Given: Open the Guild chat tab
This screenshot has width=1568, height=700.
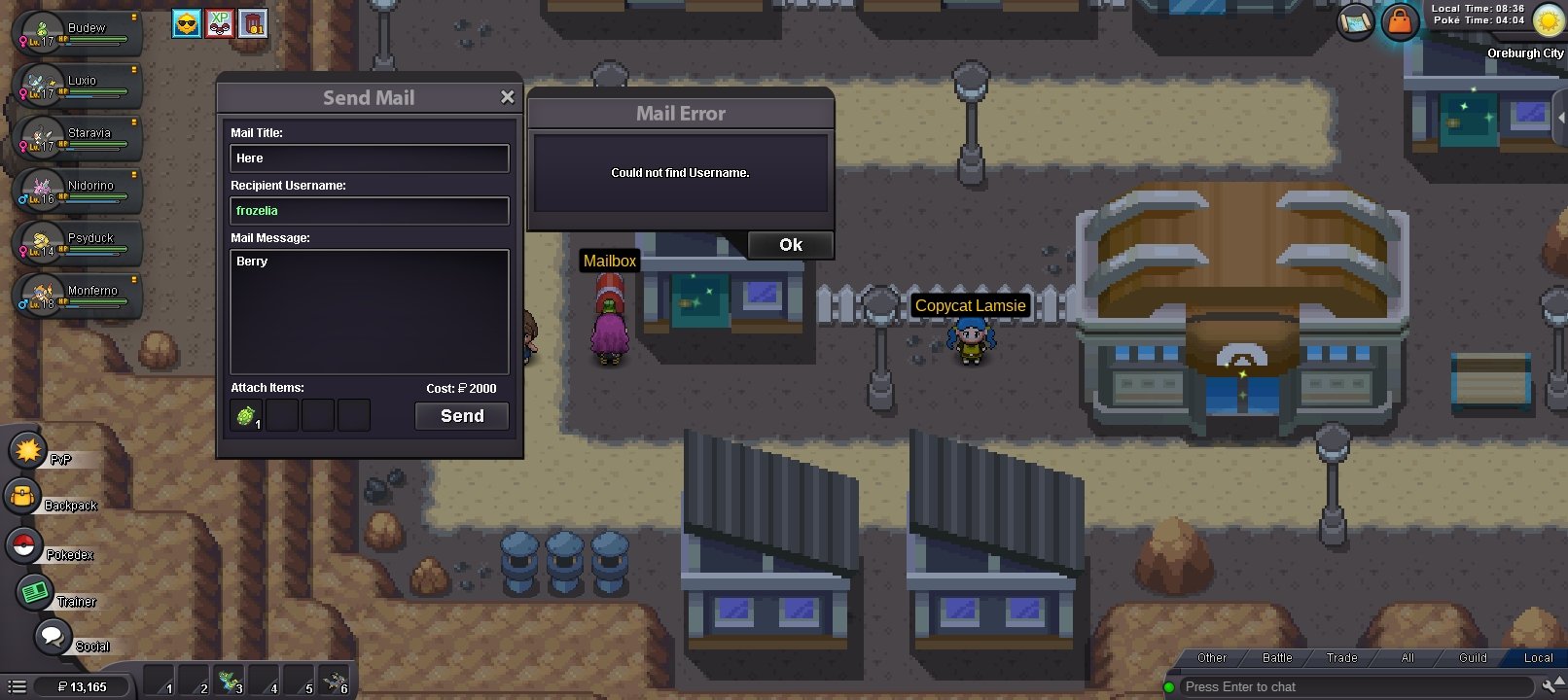Looking at the screenshot, I should pyautogui.click(x=1472, y=657).
